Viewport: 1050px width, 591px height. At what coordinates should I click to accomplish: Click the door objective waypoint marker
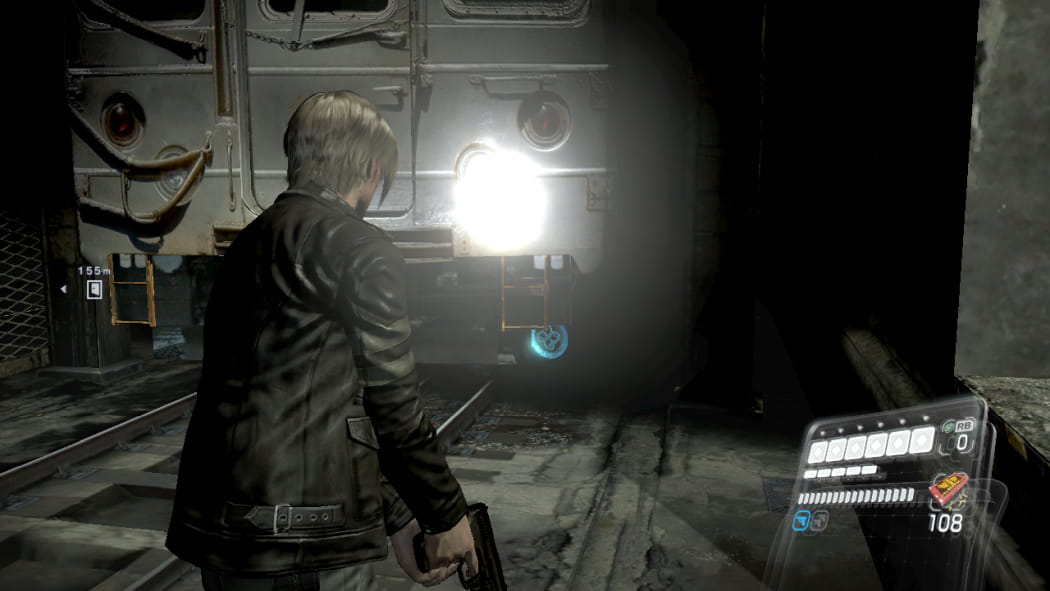94,289
